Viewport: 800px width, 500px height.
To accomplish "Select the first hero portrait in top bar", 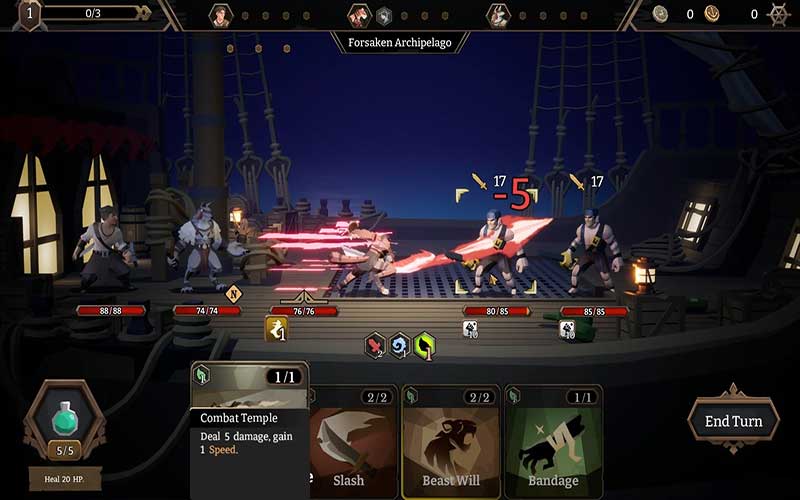I will tap(220, 15).
